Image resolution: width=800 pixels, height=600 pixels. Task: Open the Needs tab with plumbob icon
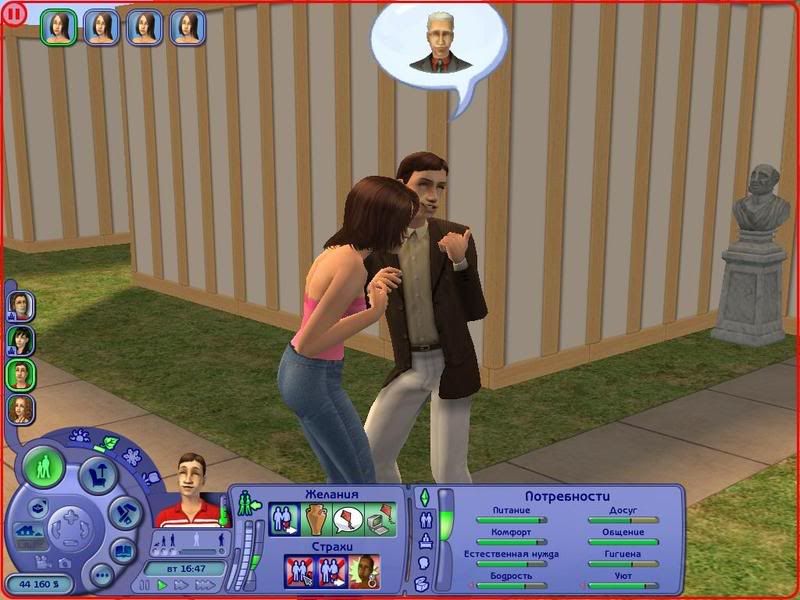(x=423, y=497)
